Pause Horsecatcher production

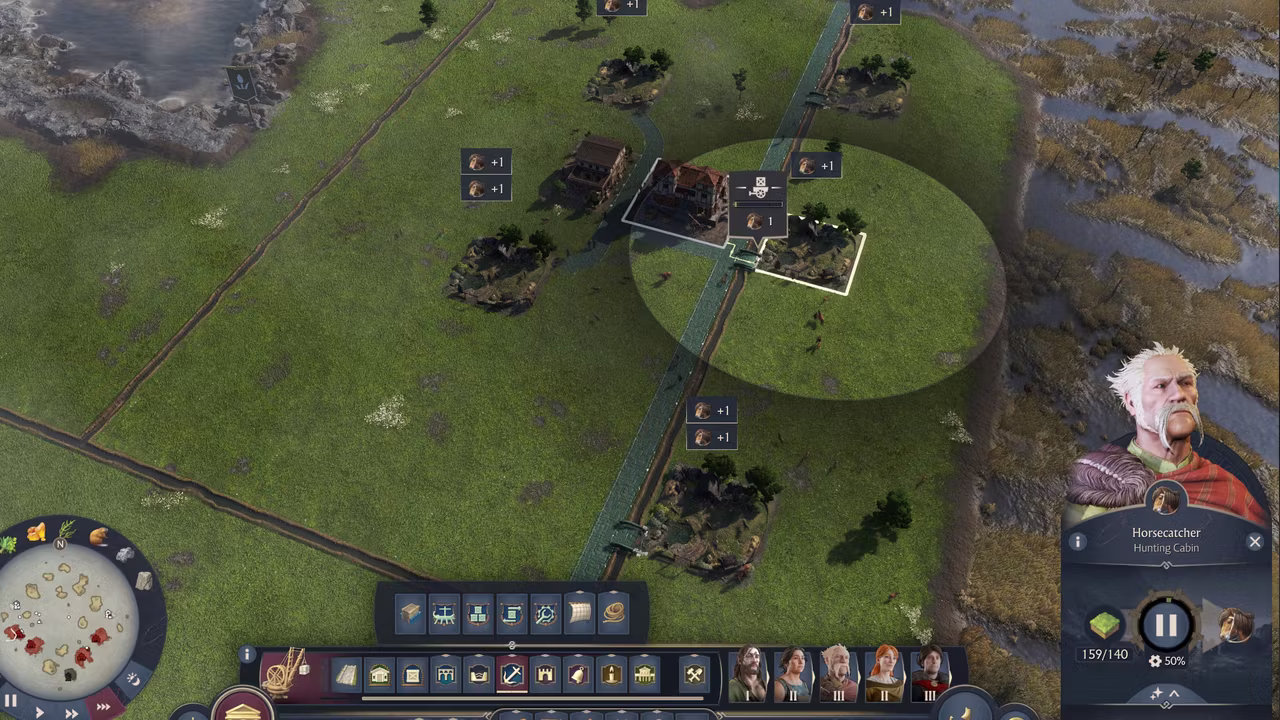coord(1166,626)
